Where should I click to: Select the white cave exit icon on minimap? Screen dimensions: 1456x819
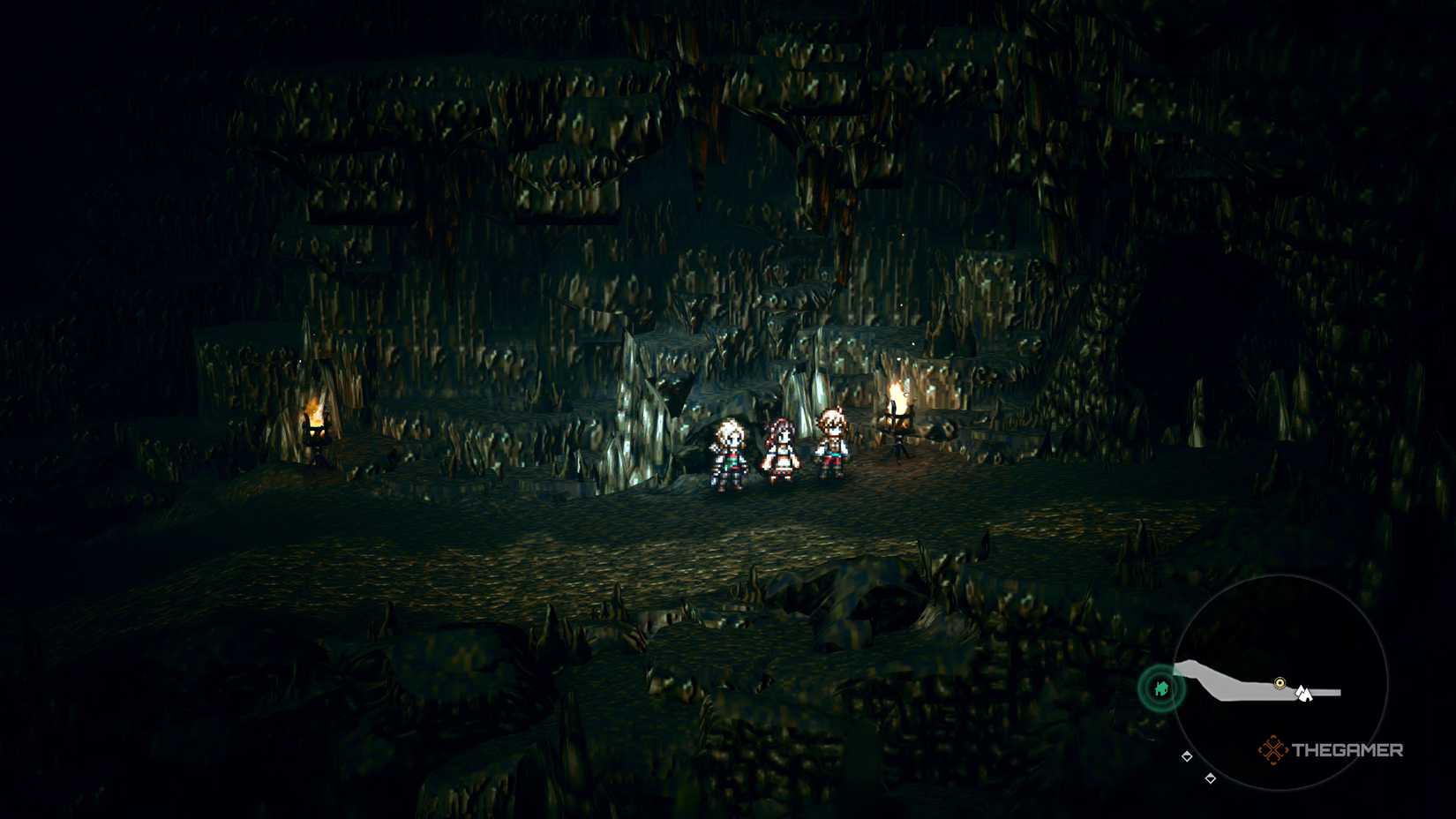pos(1304,693)
